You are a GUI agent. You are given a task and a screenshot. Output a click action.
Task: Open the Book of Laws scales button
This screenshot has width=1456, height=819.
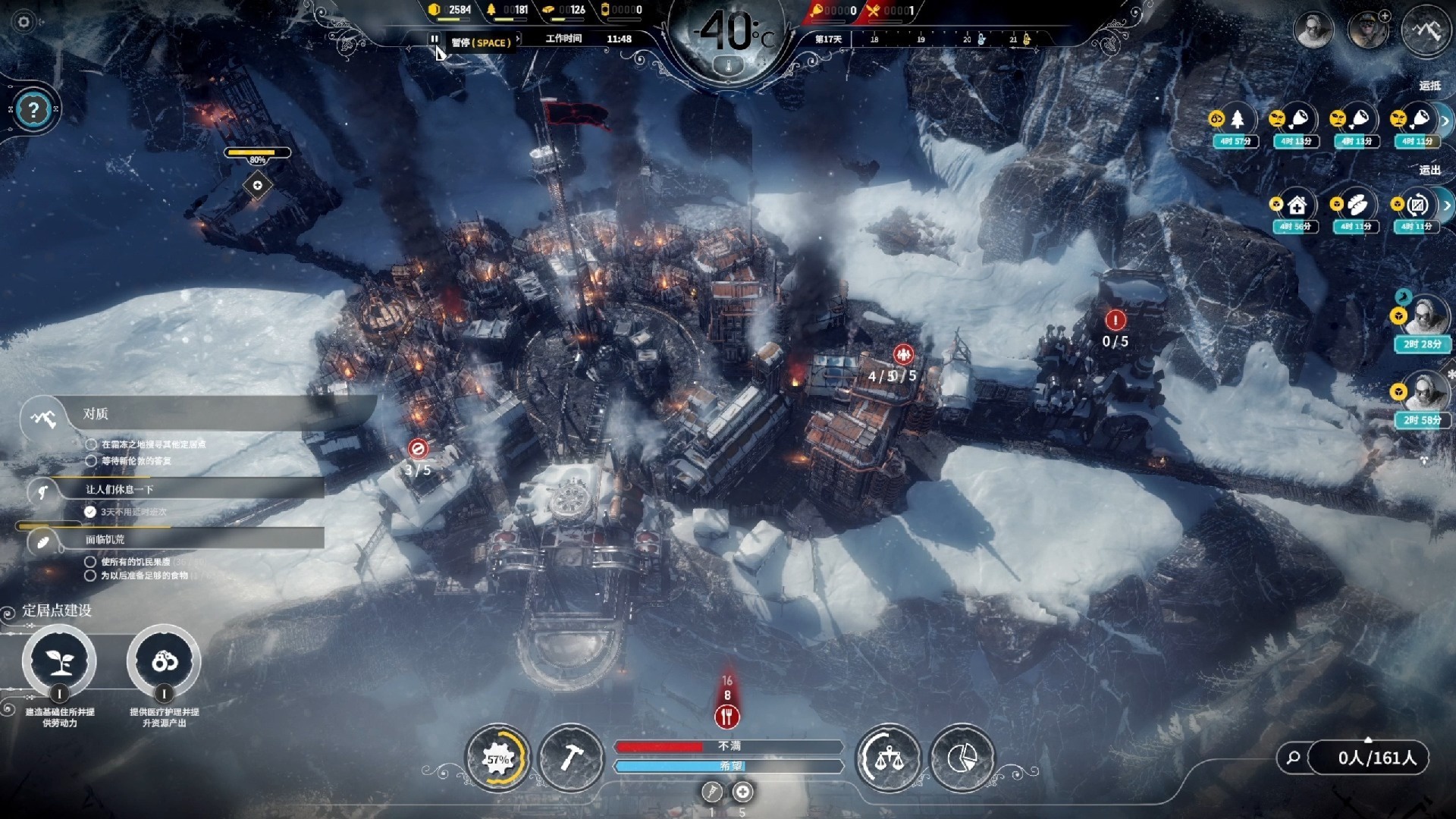888,758
